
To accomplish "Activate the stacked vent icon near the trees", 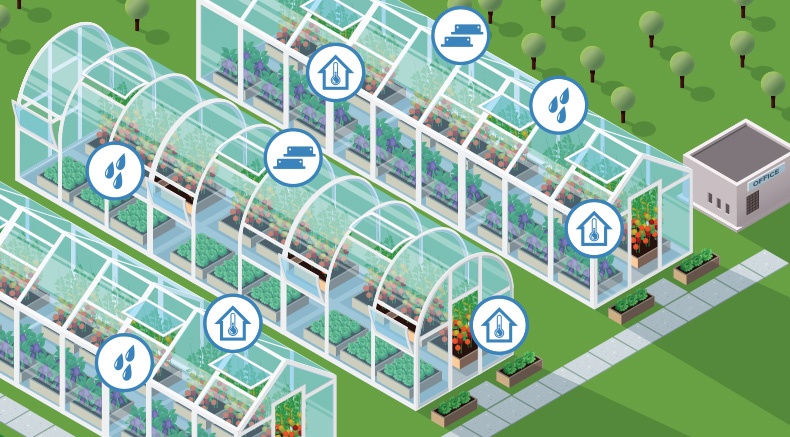I will pyautogui.click(x=460, y=35).
